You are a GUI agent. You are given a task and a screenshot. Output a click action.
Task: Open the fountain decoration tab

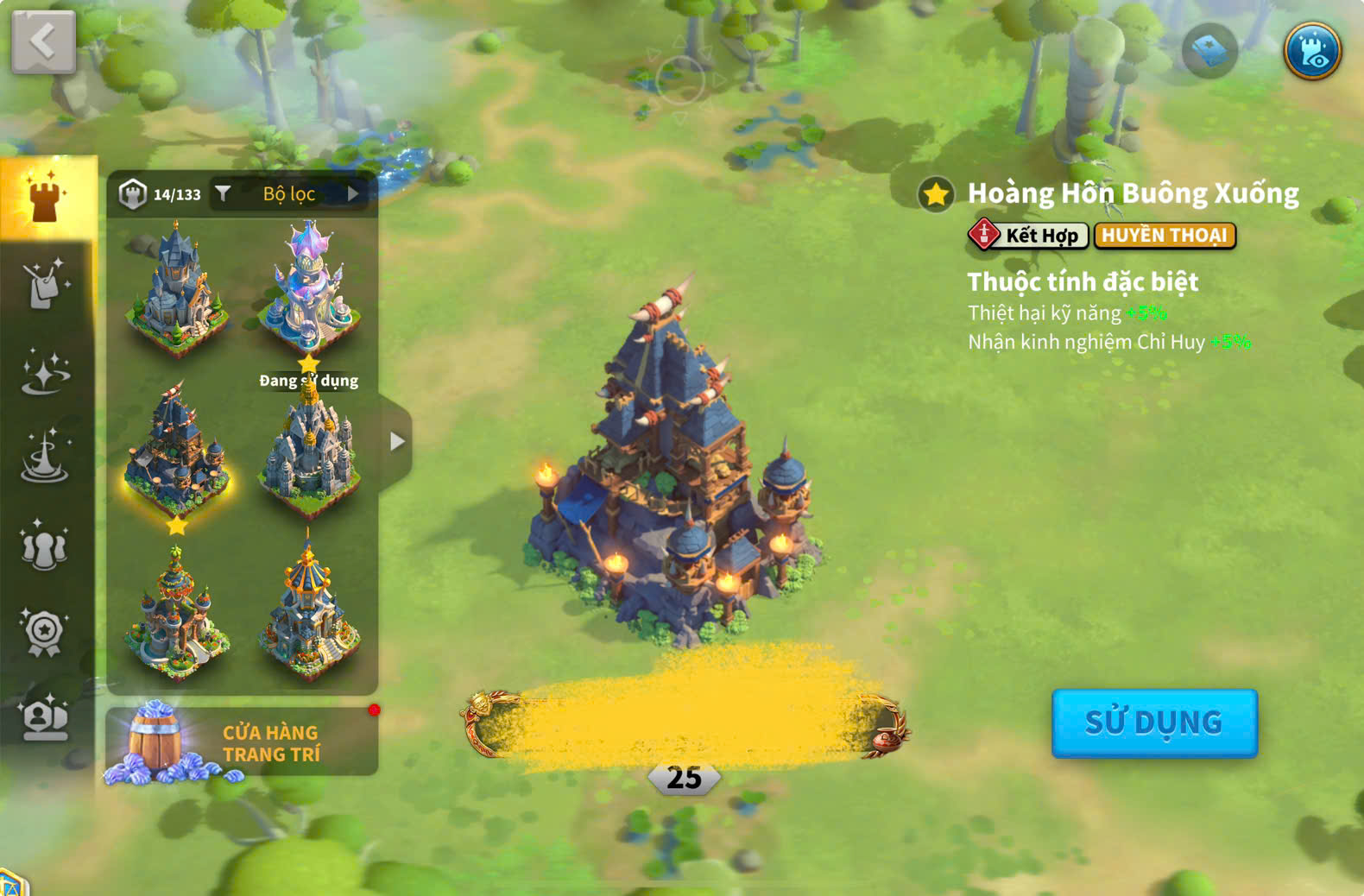(45, 457)
